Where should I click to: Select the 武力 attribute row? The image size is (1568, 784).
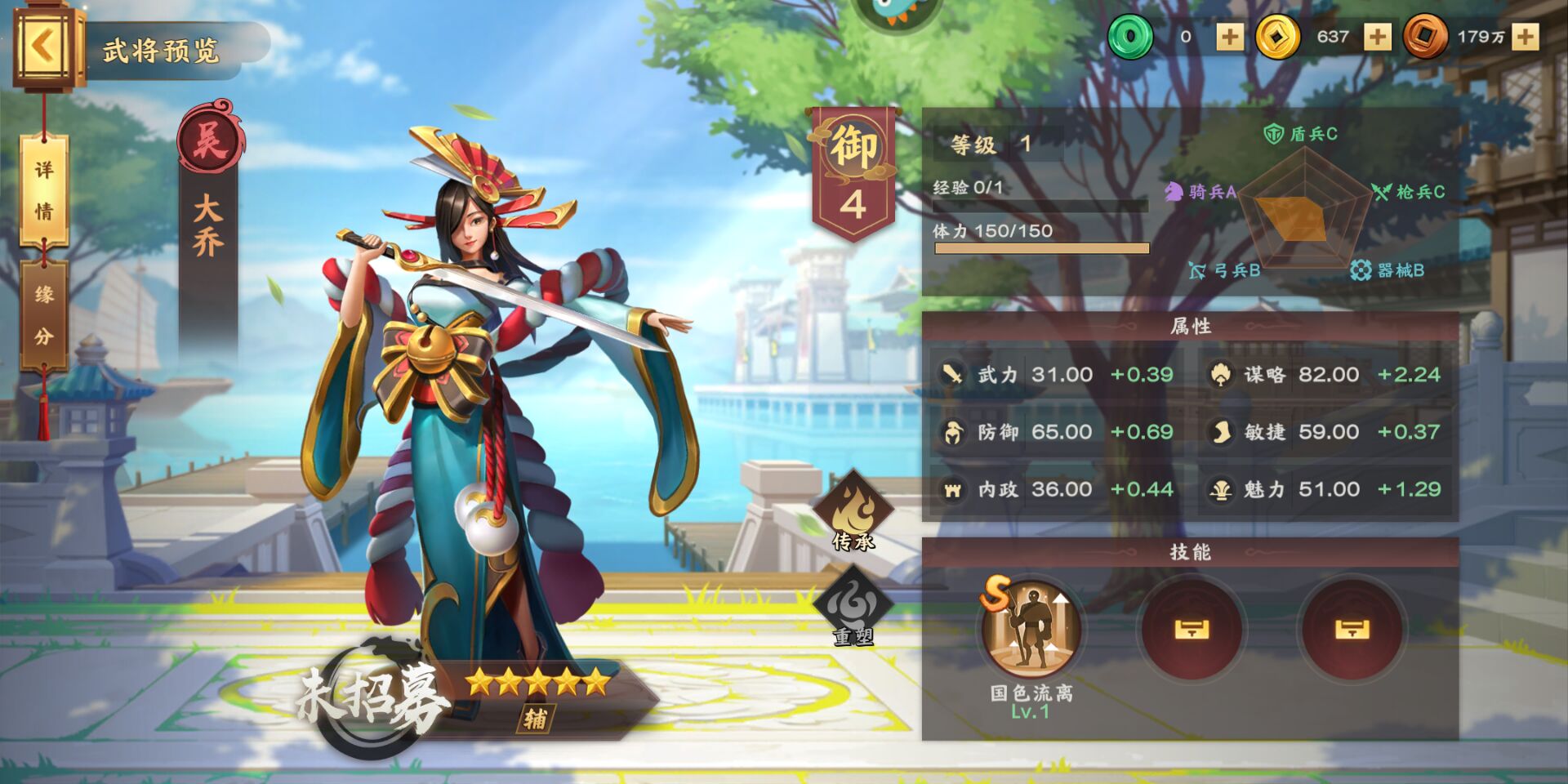[1058, 375]
